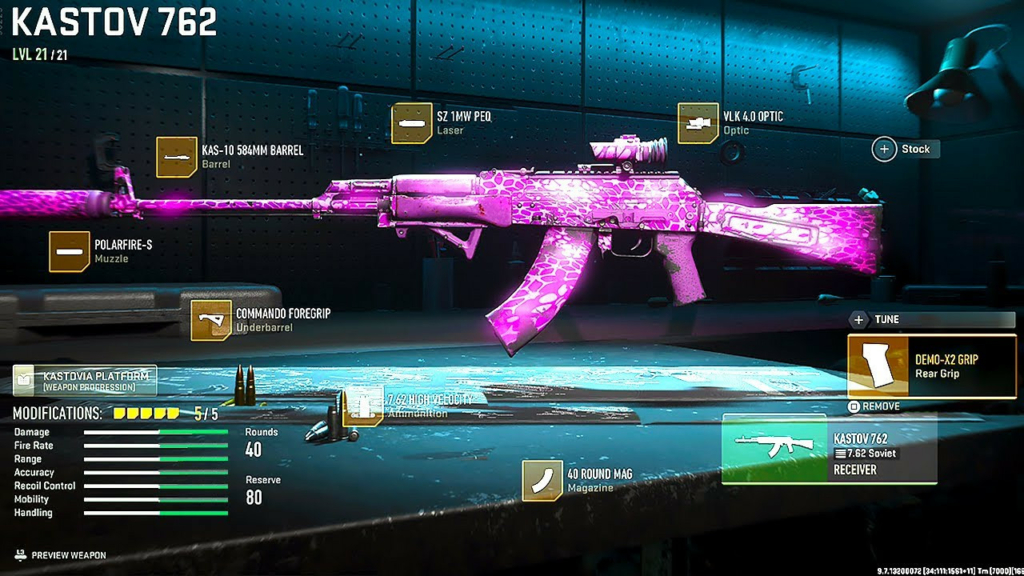Select the KAS-10 584MM Barrel attachment slot
1024x576 pixels.
tap(177, 157)
